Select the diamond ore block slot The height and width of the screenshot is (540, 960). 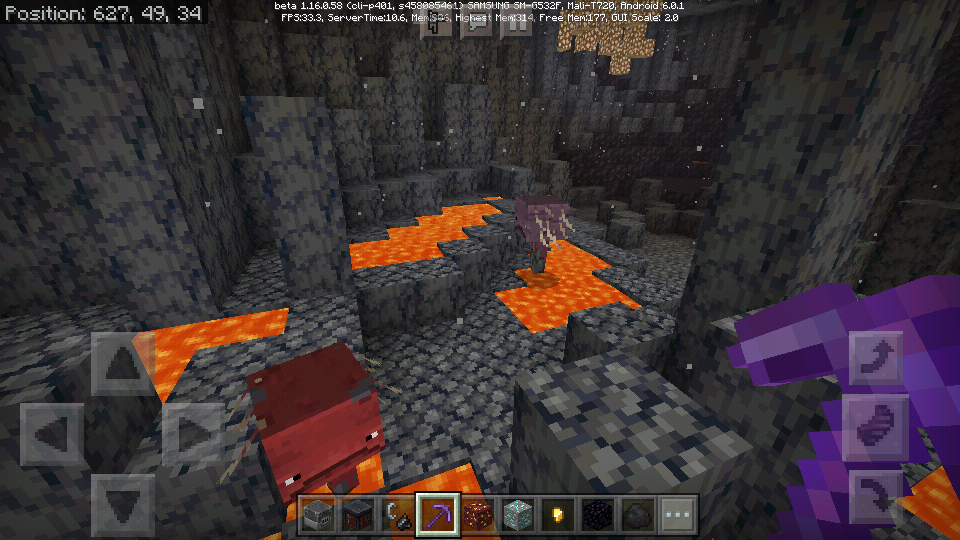tap(518, 516)
